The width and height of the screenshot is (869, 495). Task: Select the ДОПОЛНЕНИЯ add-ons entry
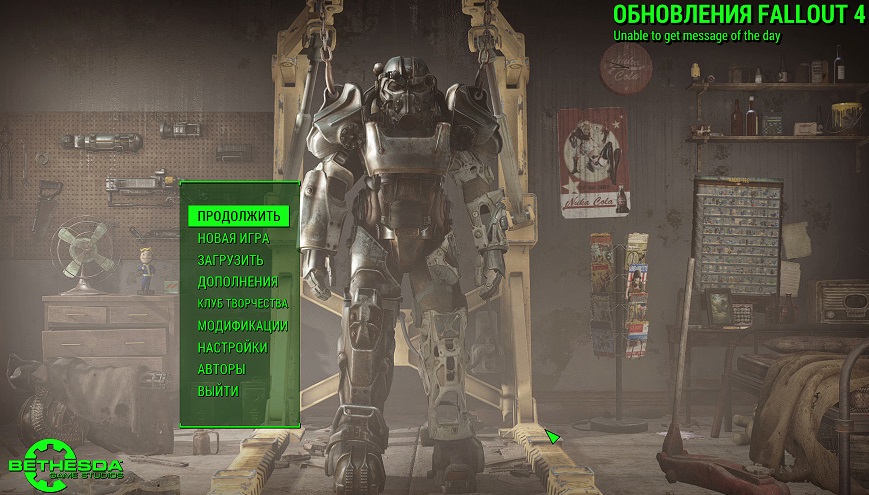click(x=237, y=282)
